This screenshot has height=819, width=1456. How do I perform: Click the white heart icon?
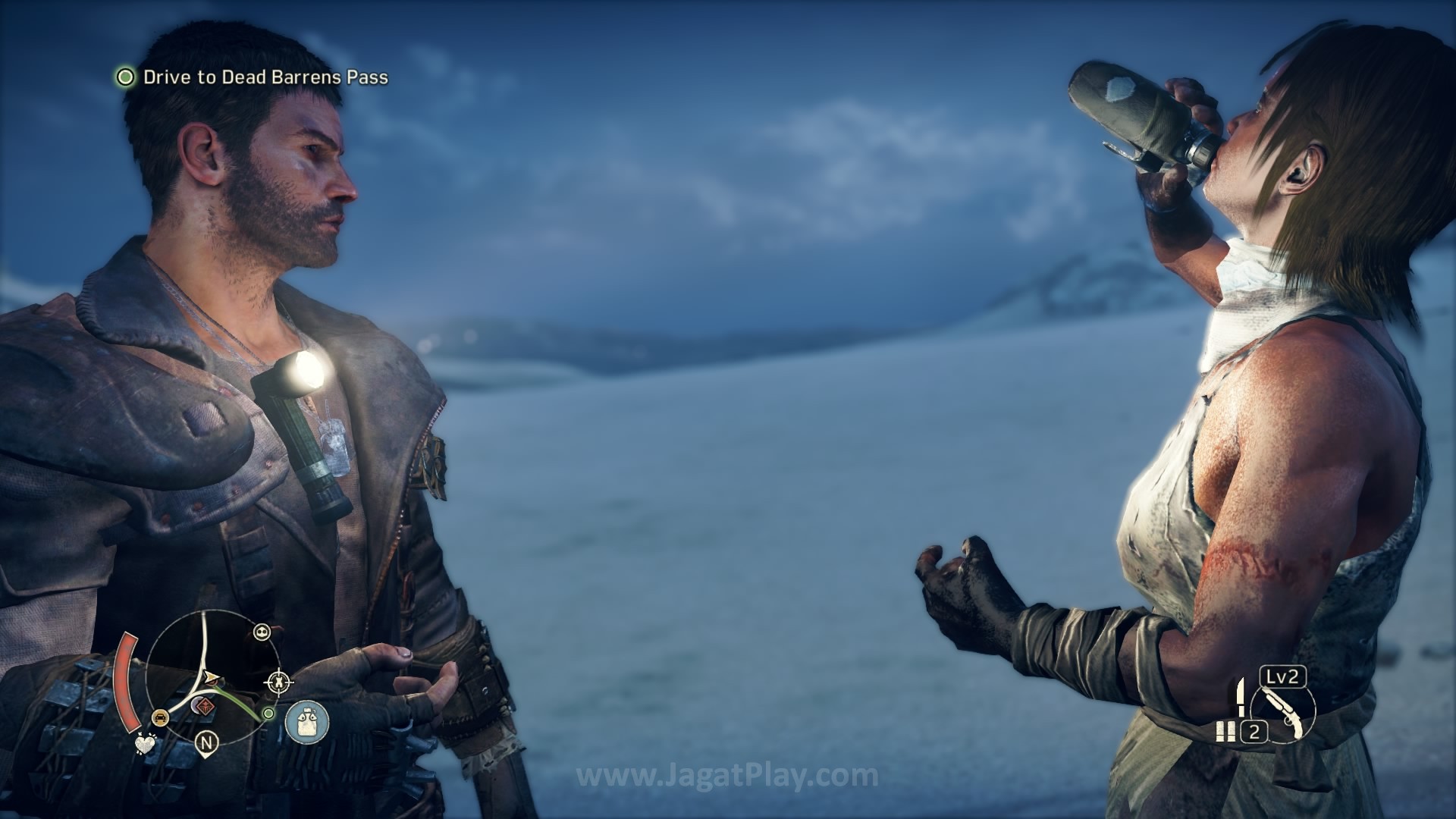(144, 743)
